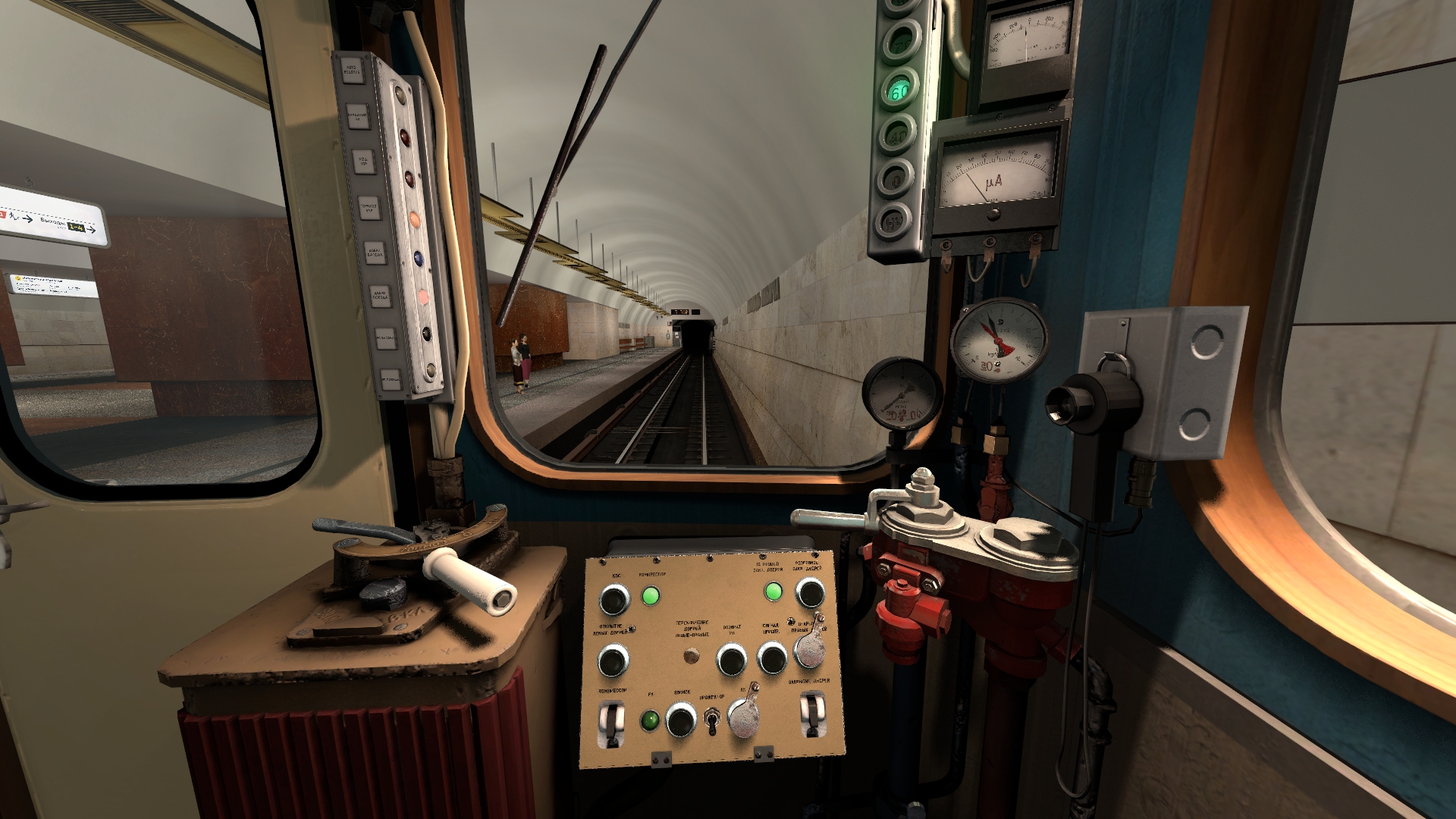The image size is (1456, 819).
Task: Ring the Звонок bell button
Action: click(680, 719)
